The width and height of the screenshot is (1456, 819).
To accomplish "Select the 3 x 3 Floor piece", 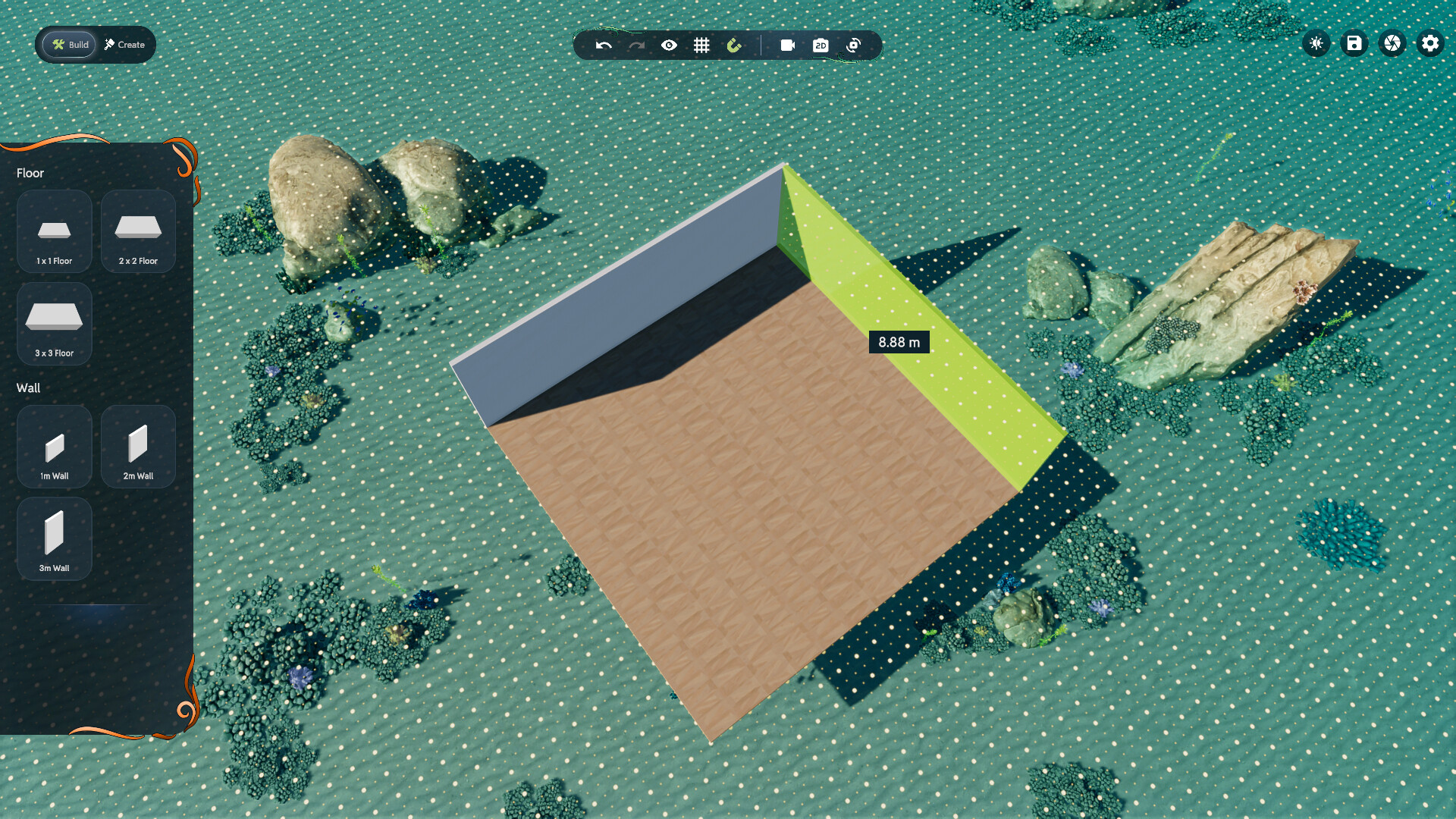I will pos(54,324).
